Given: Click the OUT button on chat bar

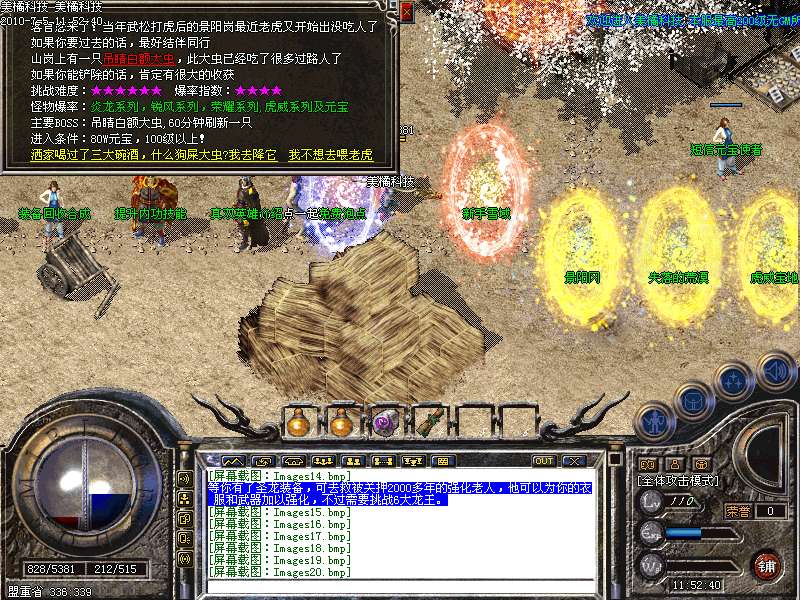Looking at the screenshot, I should [543, 461].
